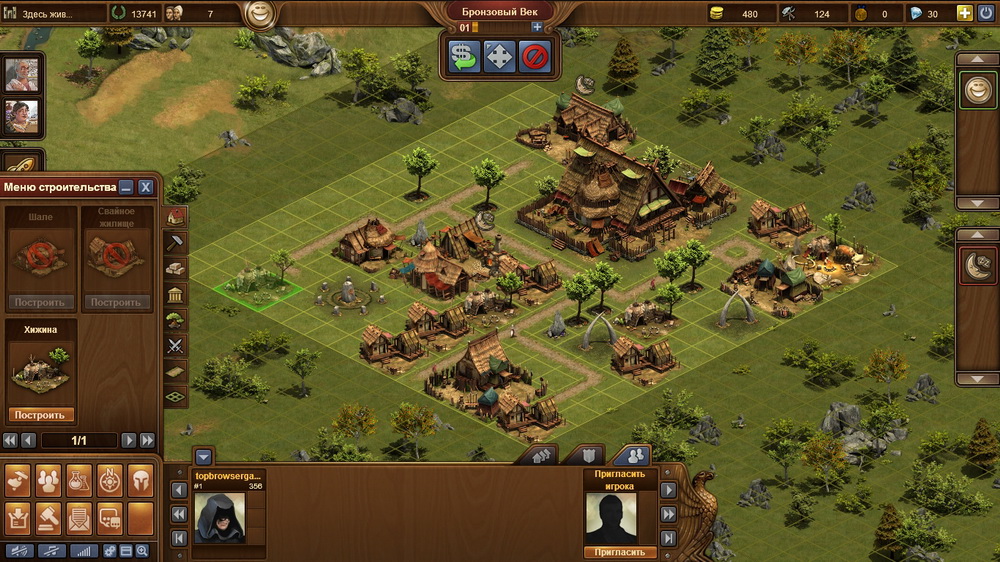
Task: Open the crossed swords military buildings tab
Action: pyautogui.click(x=175, y=346)
